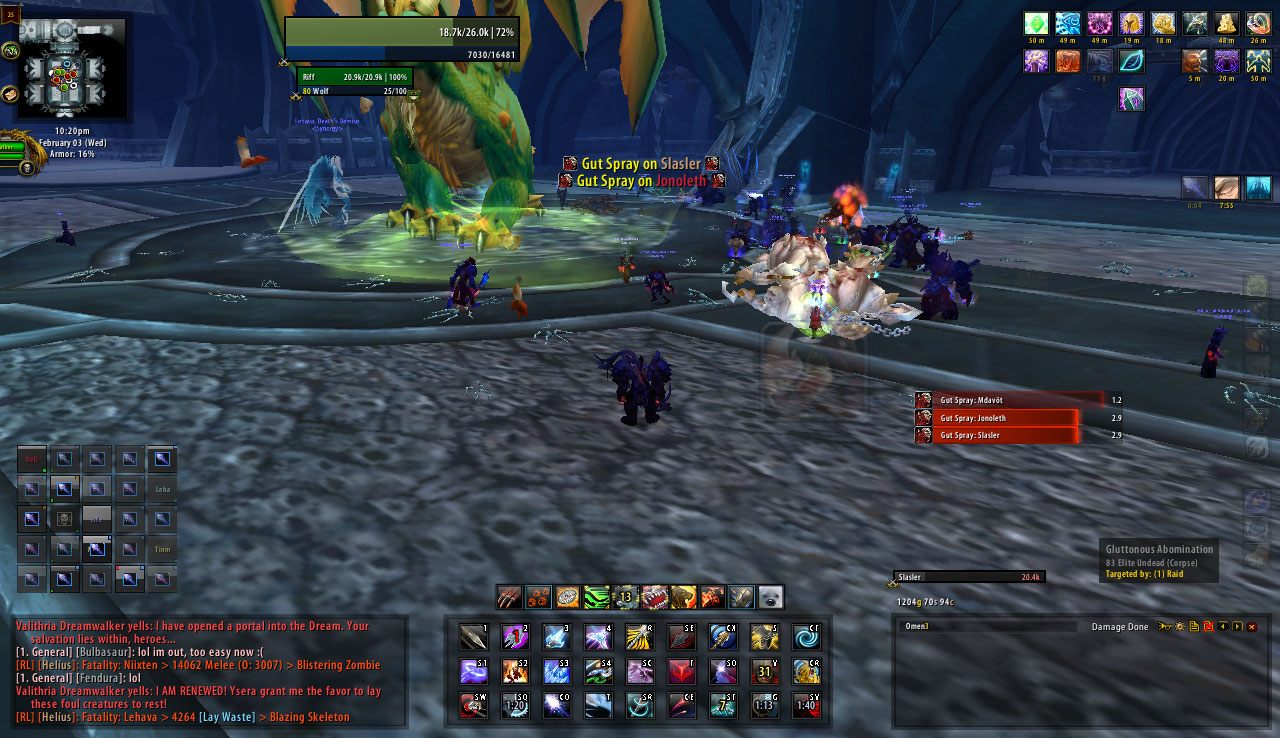The height and width of the screenshot is (738, 1280).
Task: Cast the ability bound to key 1
Action: tap(473, 637)
